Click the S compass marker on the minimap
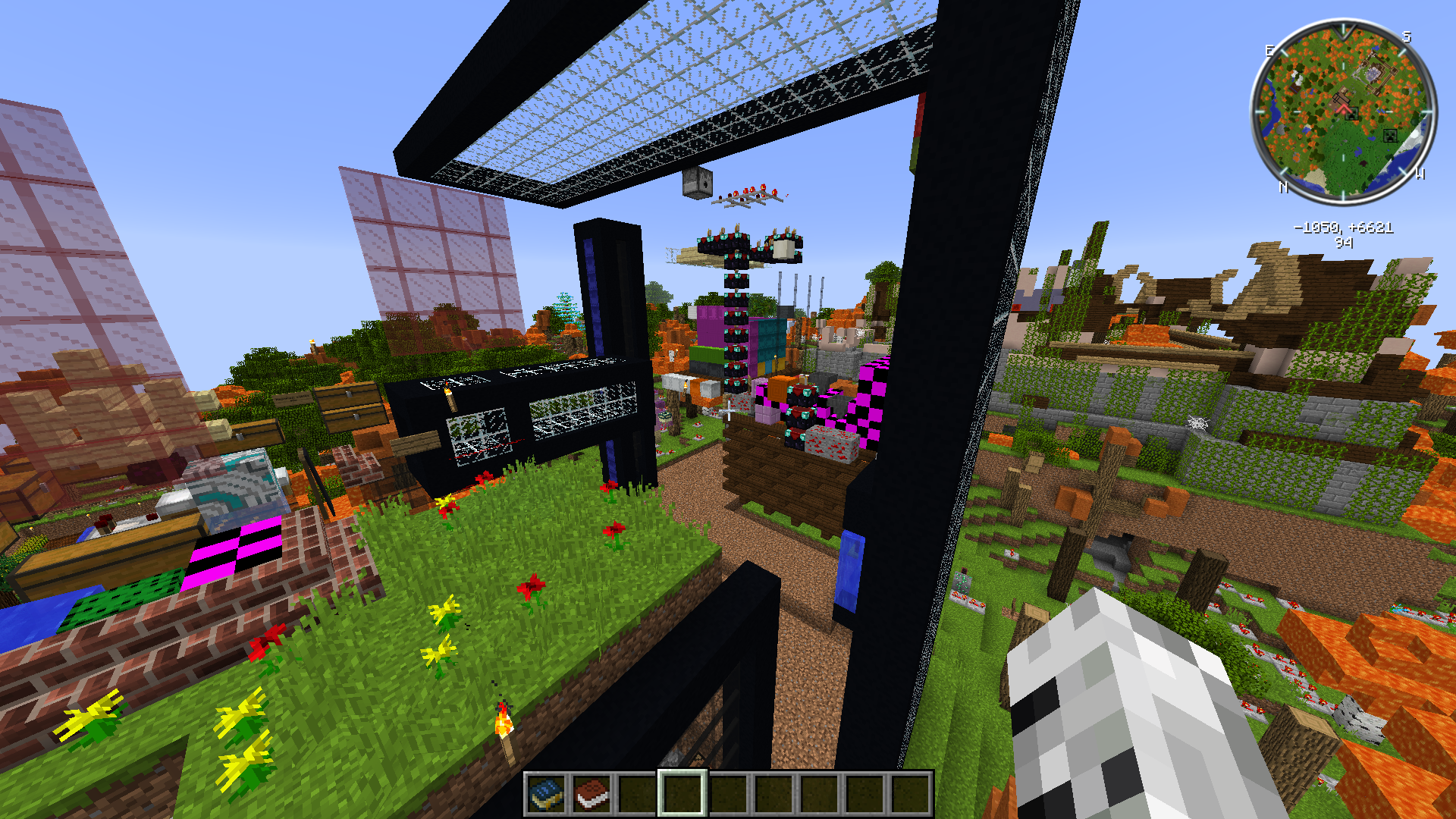The width and height of the screenshot is (1456, 819). coord(1406,36)
